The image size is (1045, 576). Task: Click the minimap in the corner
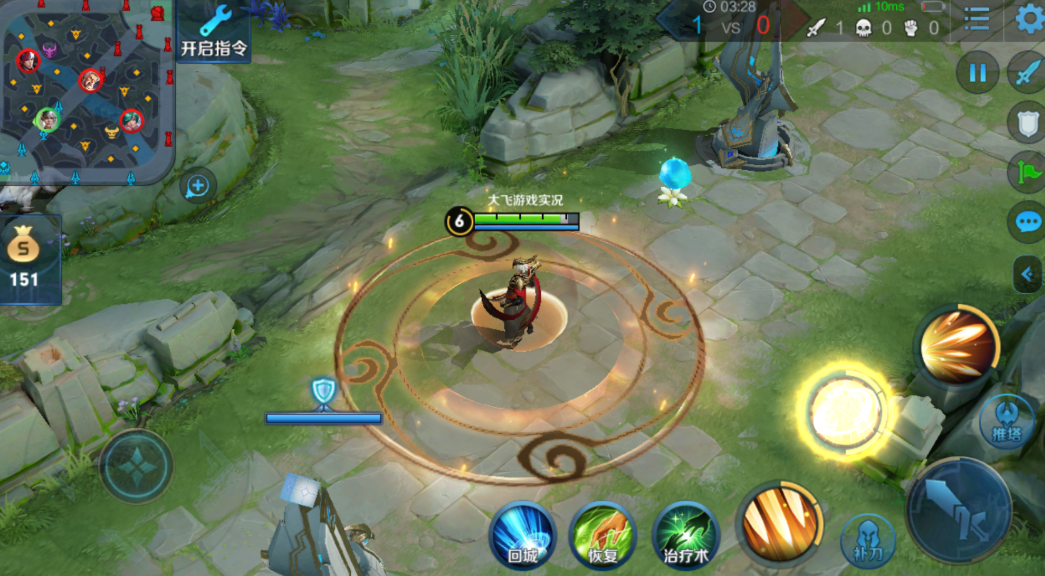(87, 91)
